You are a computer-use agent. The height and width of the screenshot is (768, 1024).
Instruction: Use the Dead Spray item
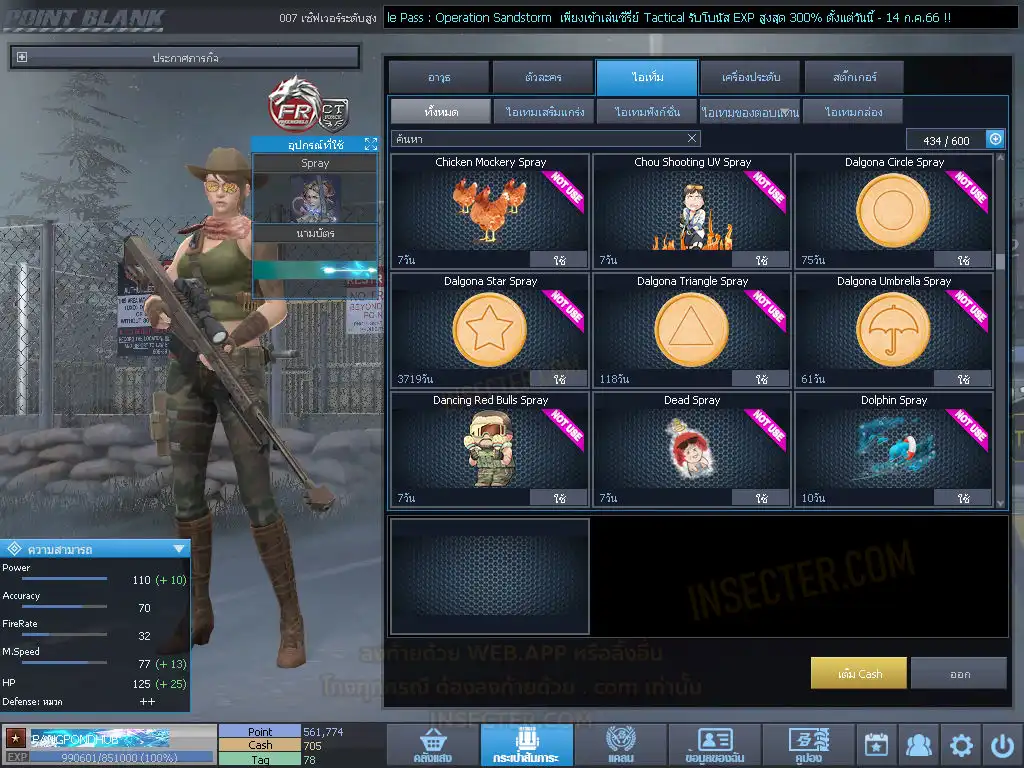[x=761, y=497]
